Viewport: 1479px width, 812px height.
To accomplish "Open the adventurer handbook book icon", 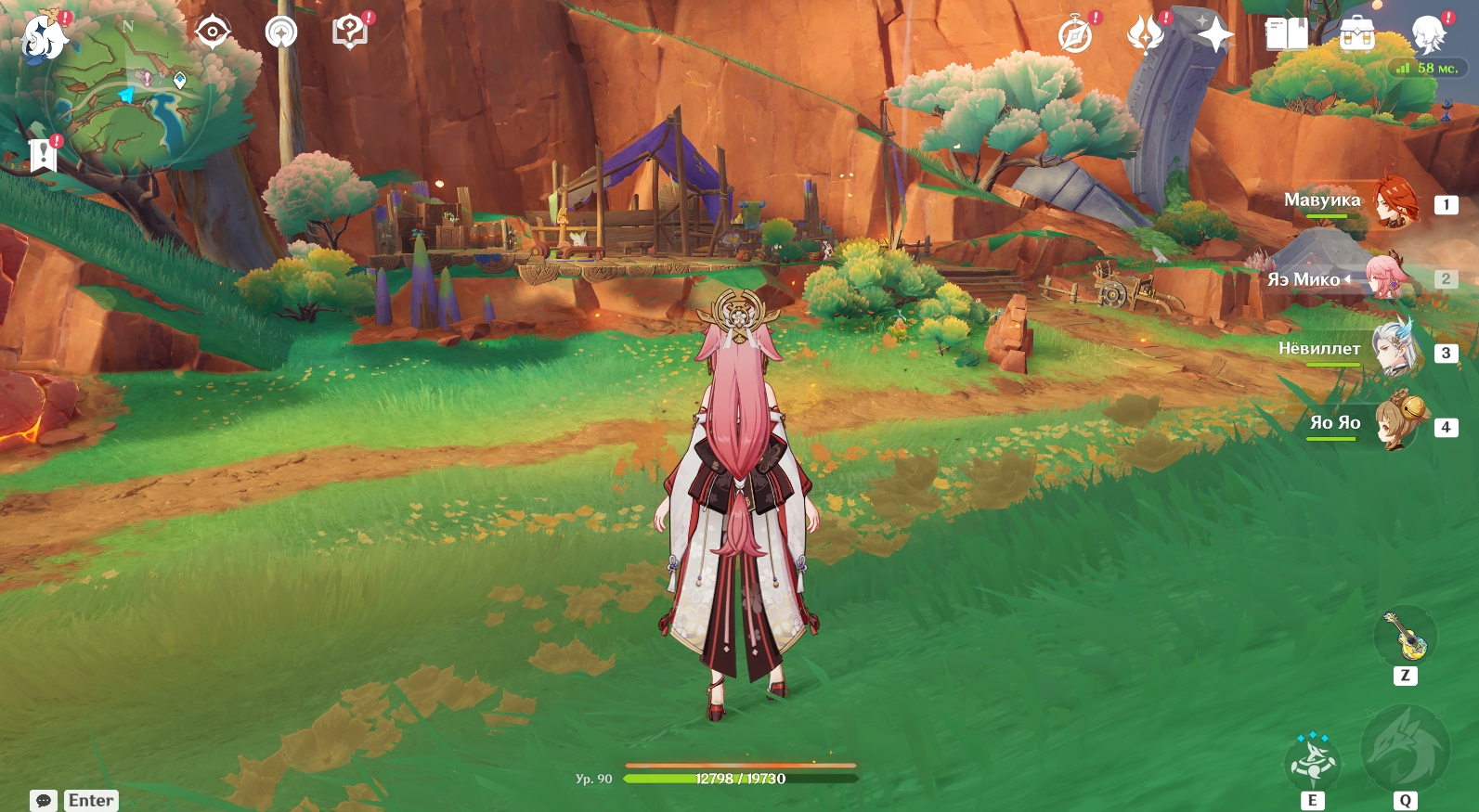I will (1286, 36).
